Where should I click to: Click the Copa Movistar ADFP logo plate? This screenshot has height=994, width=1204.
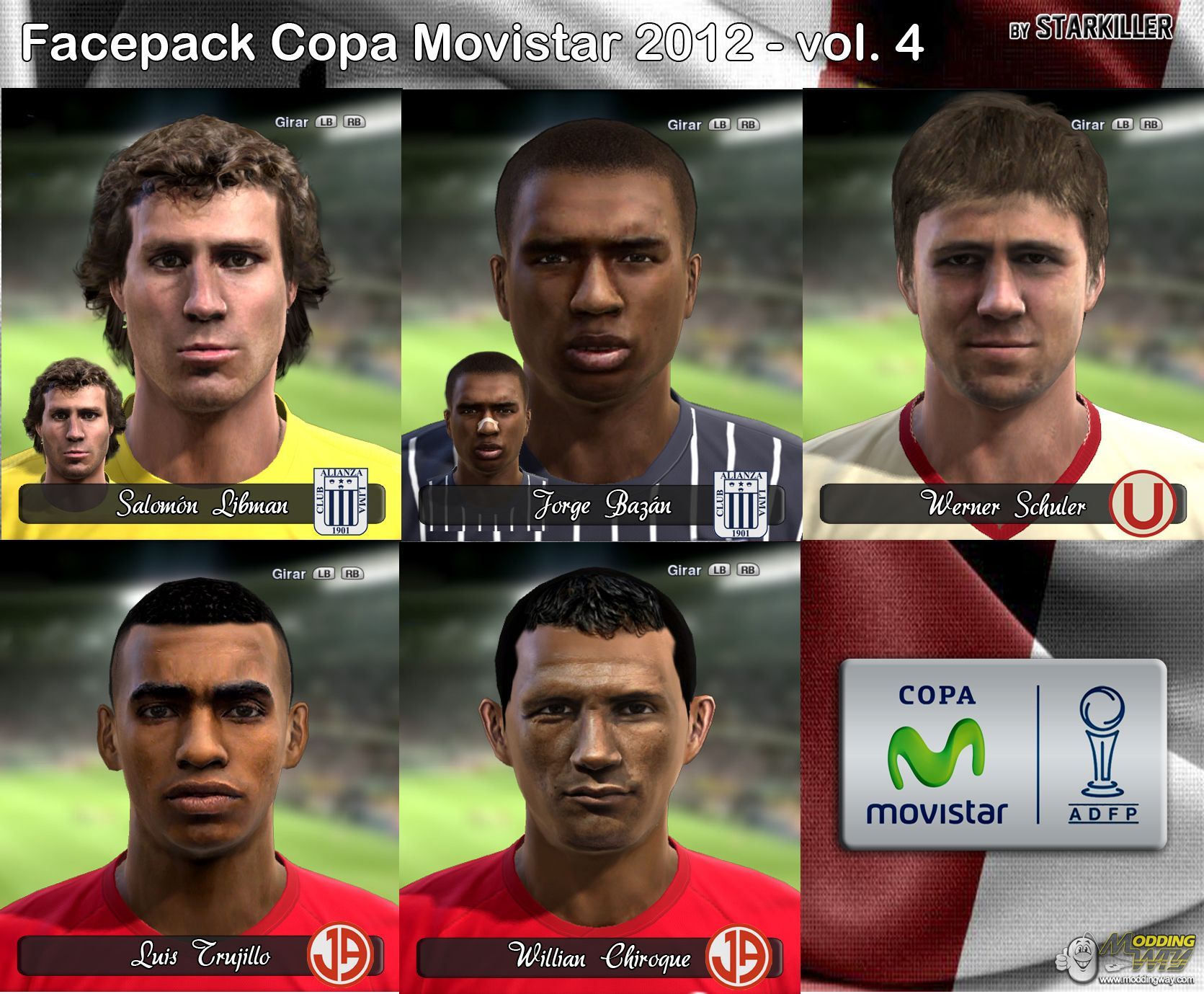1002,754
